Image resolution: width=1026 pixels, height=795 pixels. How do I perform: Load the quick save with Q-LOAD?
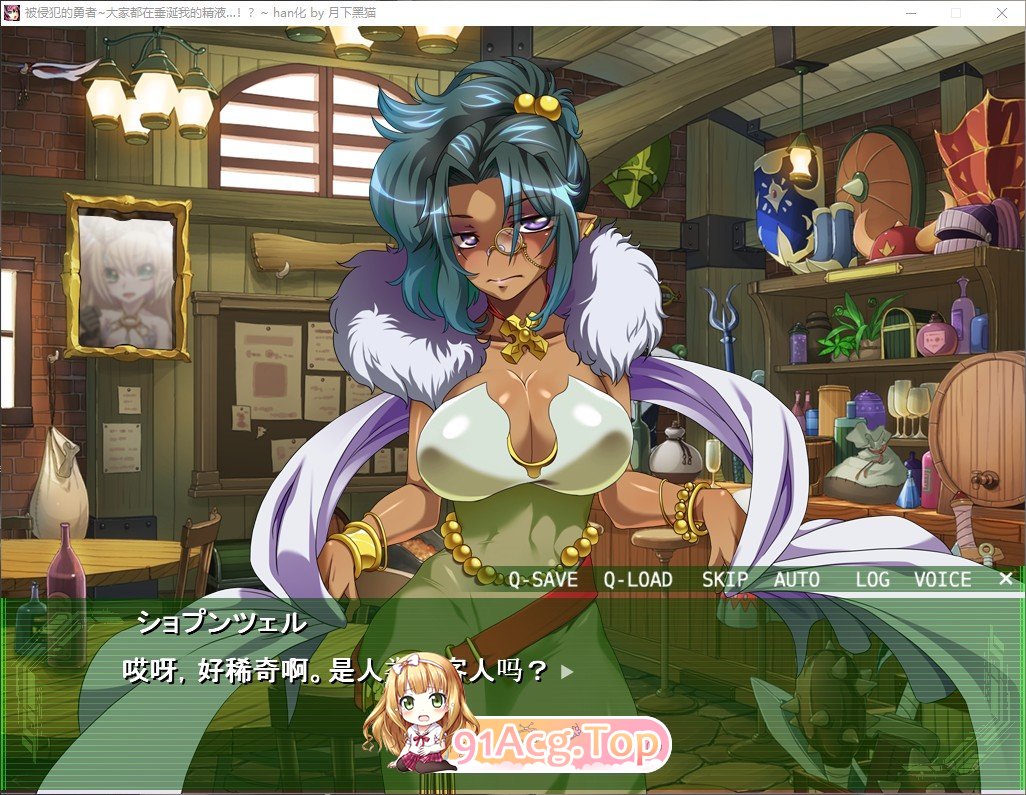[x=638, y=580]
